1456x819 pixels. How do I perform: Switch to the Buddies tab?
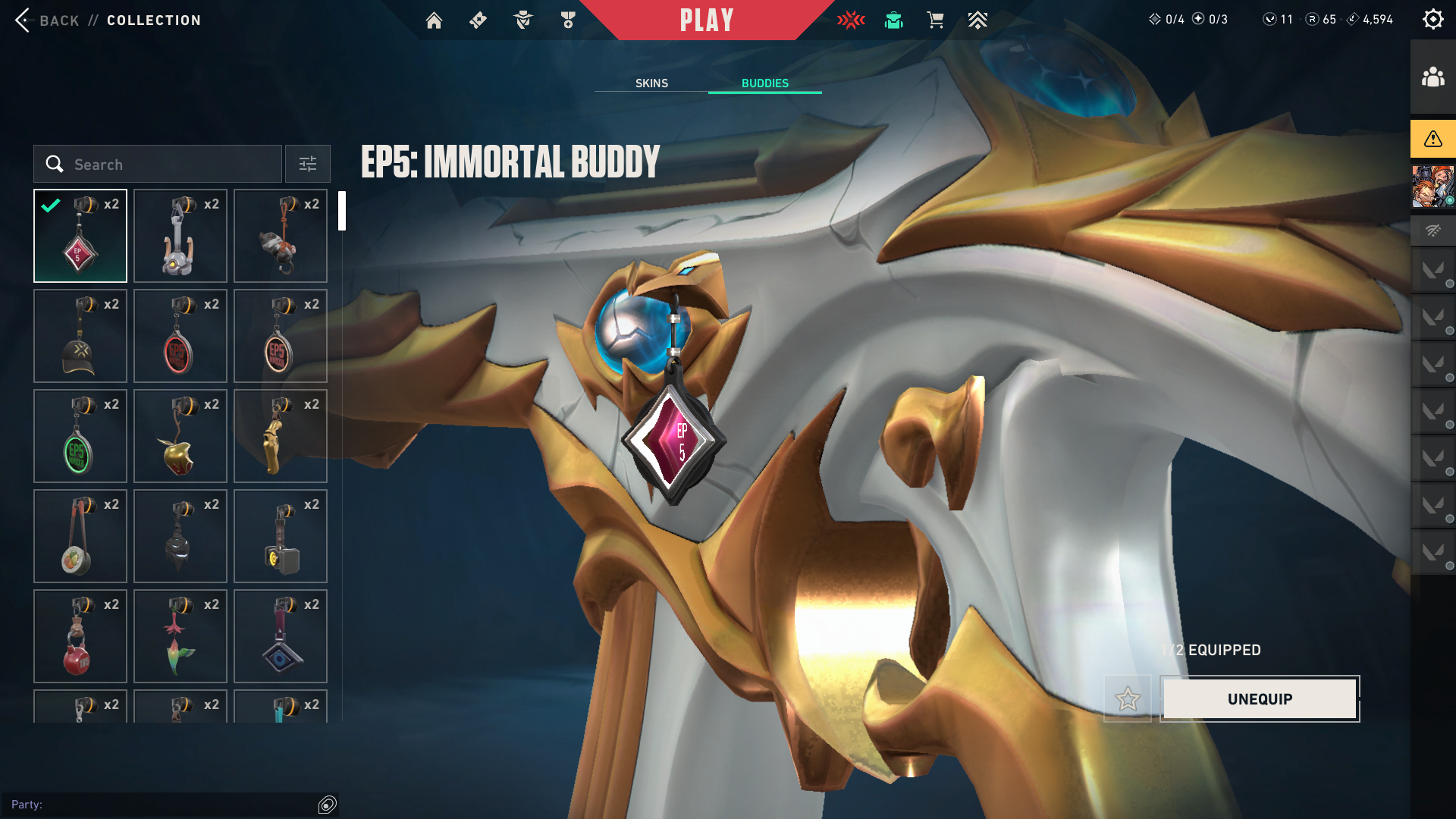764,83
